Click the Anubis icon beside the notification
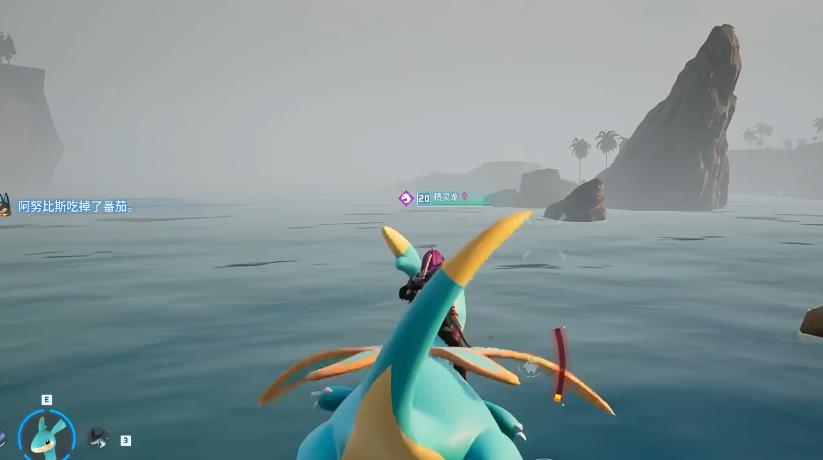823x460 pixels. [x=4, y=205]
